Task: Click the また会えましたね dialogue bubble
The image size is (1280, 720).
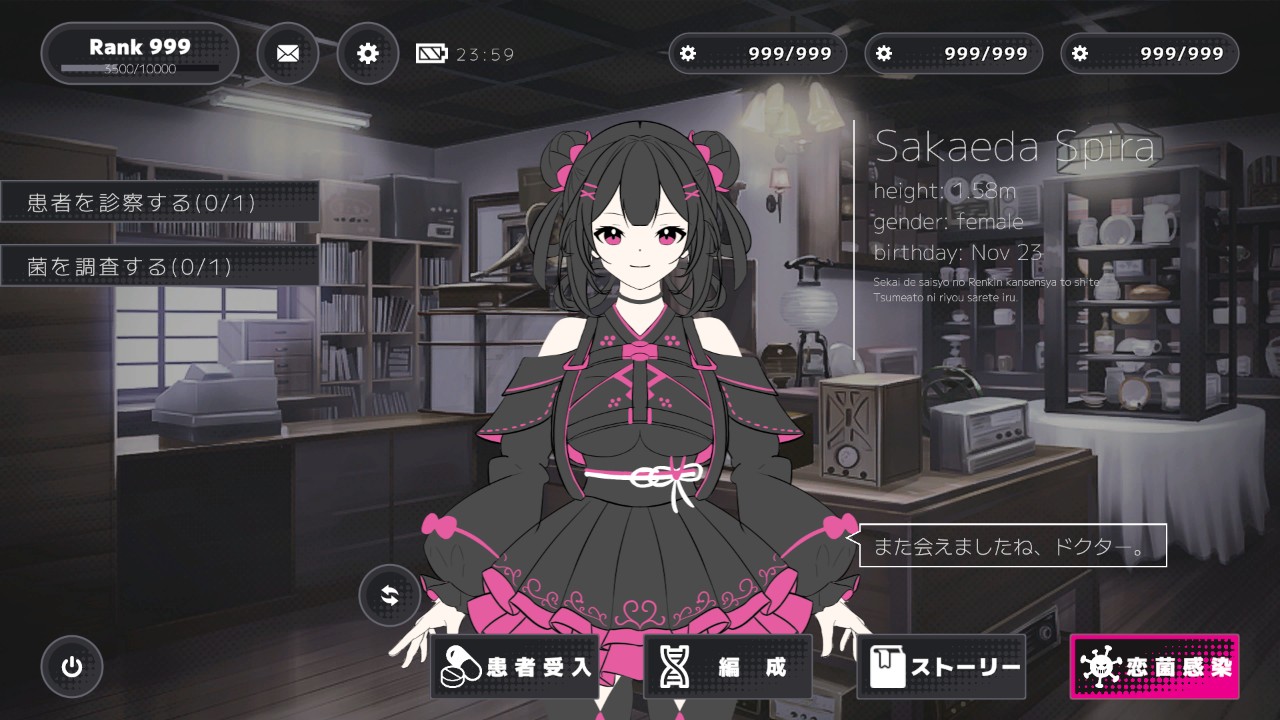Action: (1012, 546)
